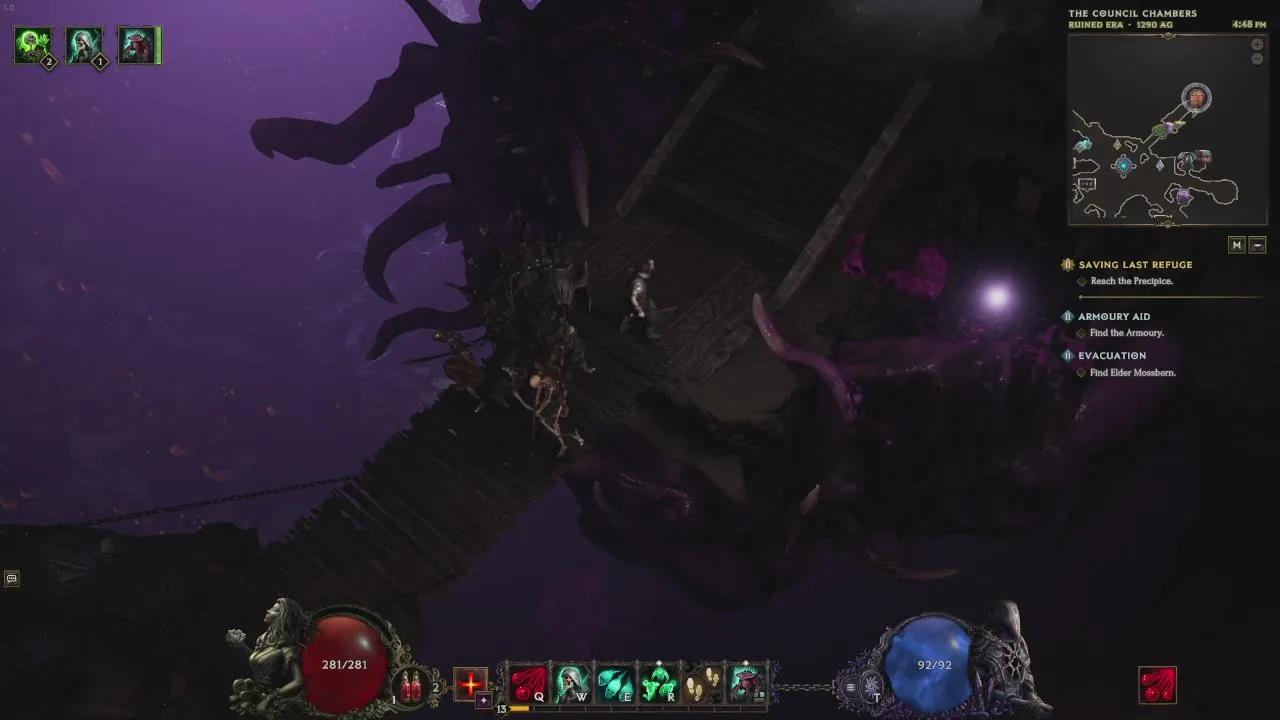Trigger the green ghostly hands skill on R
Image resolution: width=1280 pixels, height=720 pixels.
pos(658,684)
